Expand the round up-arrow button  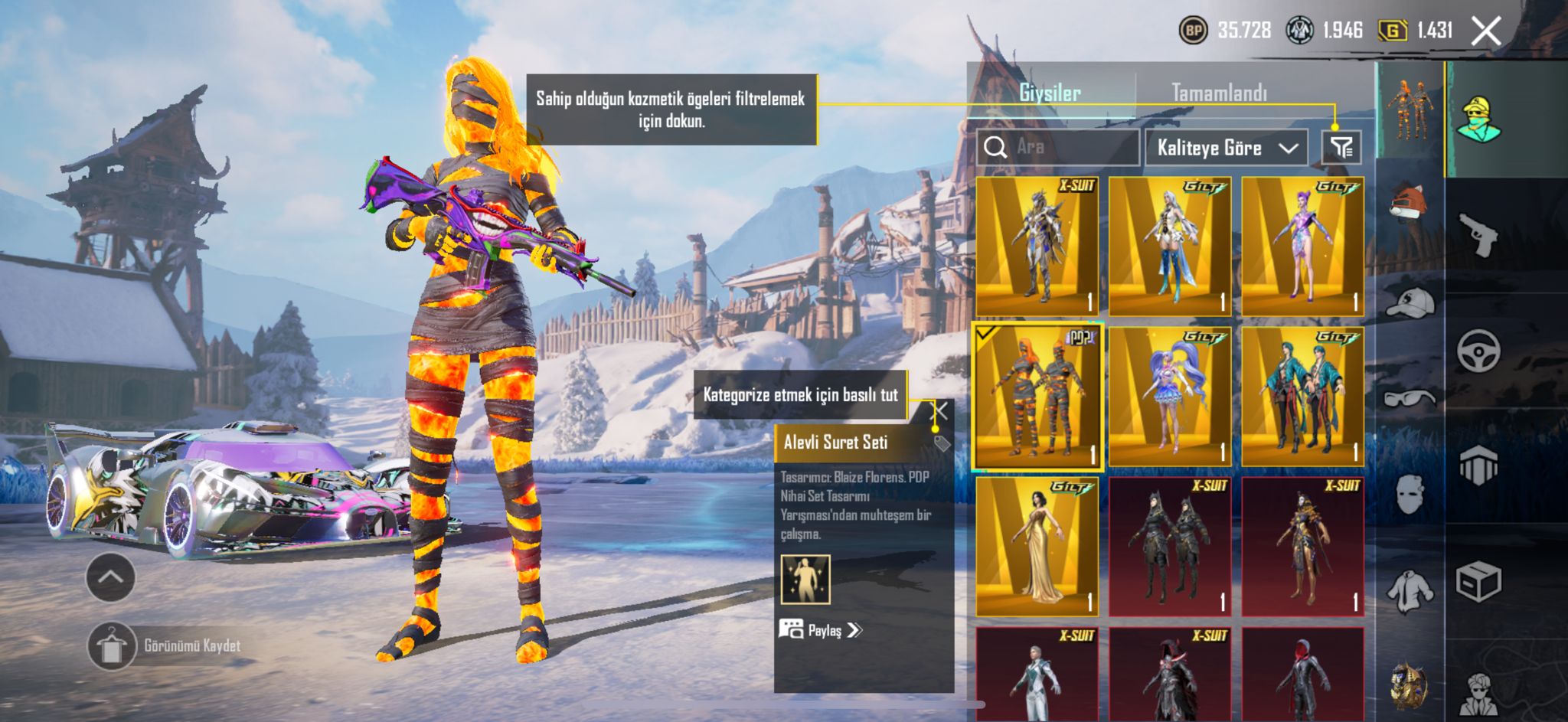[x=111, y=577]
